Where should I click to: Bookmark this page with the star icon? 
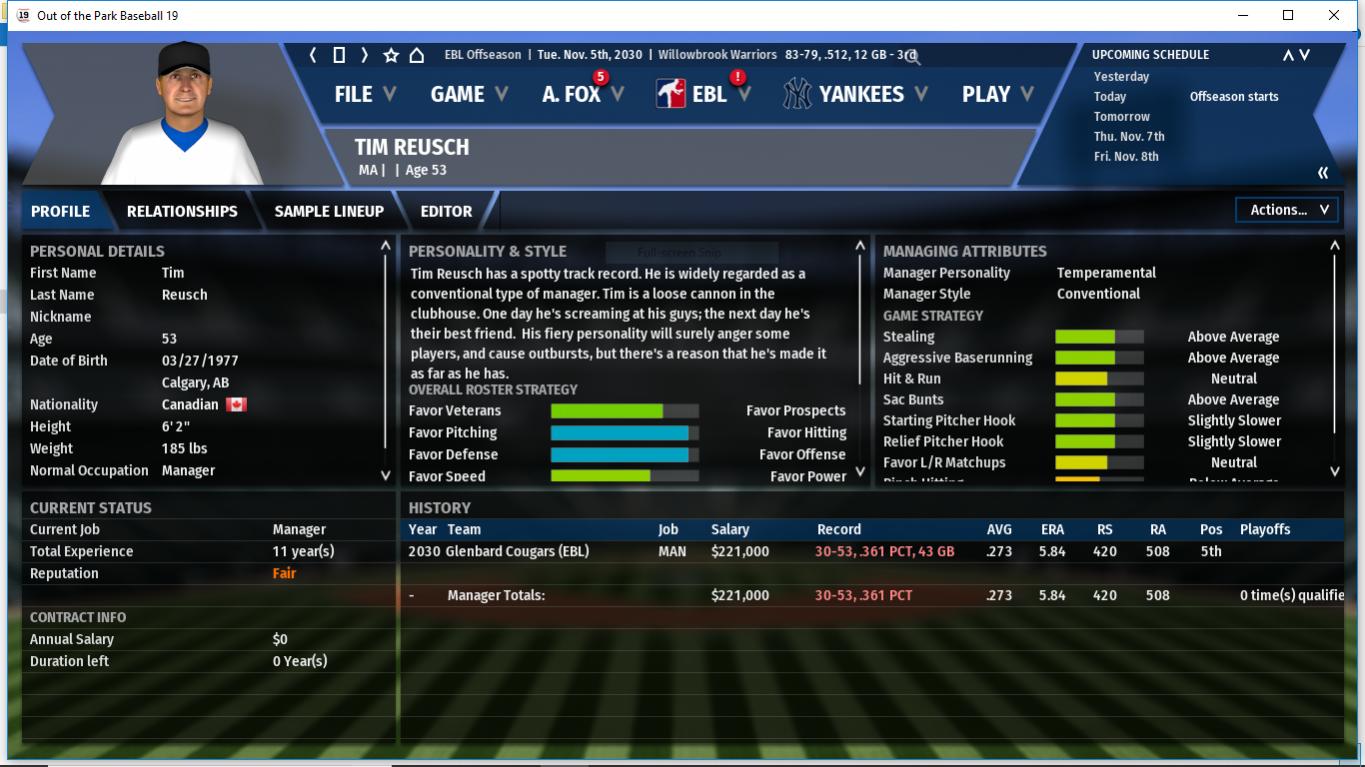click(391, 55)
